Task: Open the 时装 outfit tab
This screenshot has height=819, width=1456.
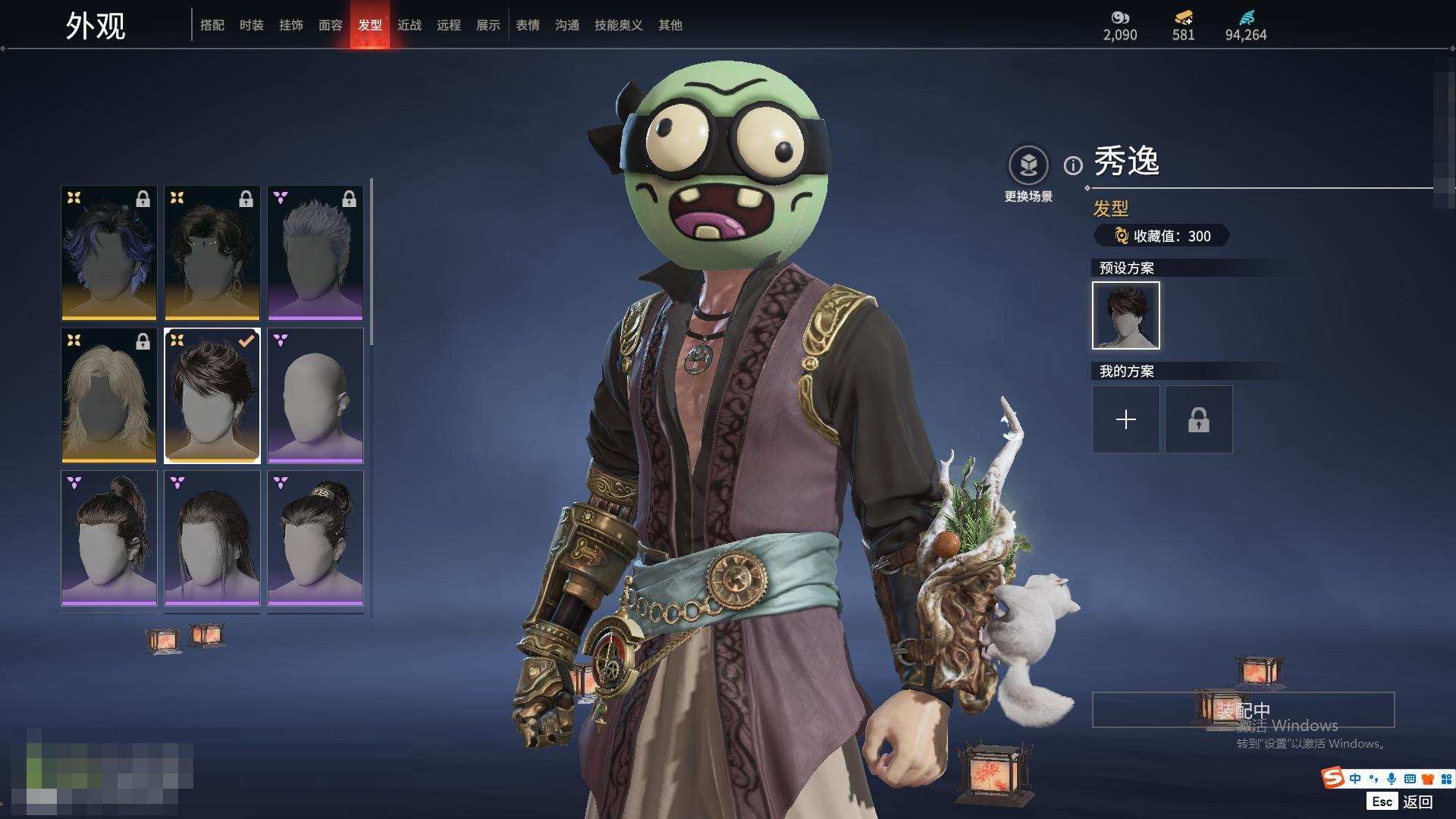Action: pyautogui.click(x=252, y=25)
